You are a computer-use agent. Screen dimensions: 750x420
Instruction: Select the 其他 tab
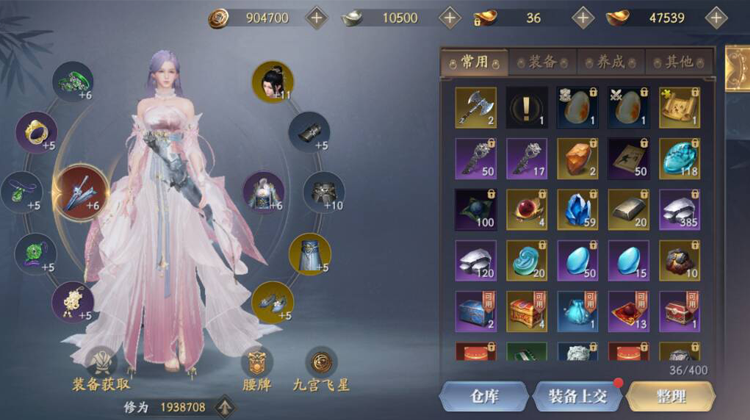pyautogui.click(x=679, y=62)
